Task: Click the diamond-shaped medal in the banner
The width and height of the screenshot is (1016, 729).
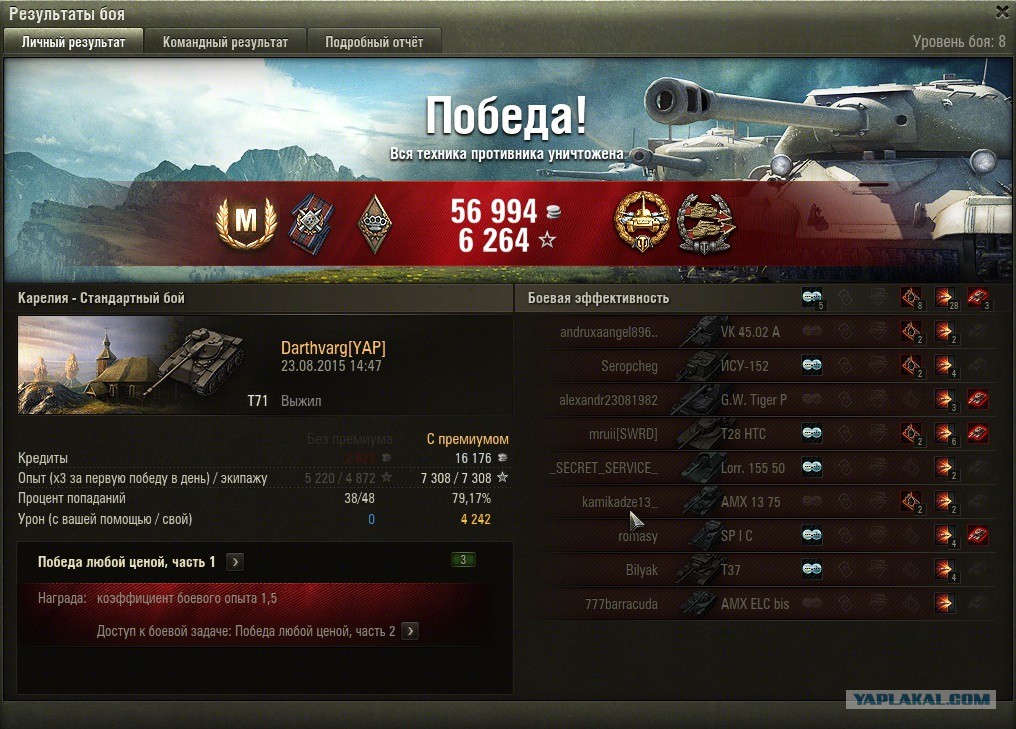Action: point(372,223)
